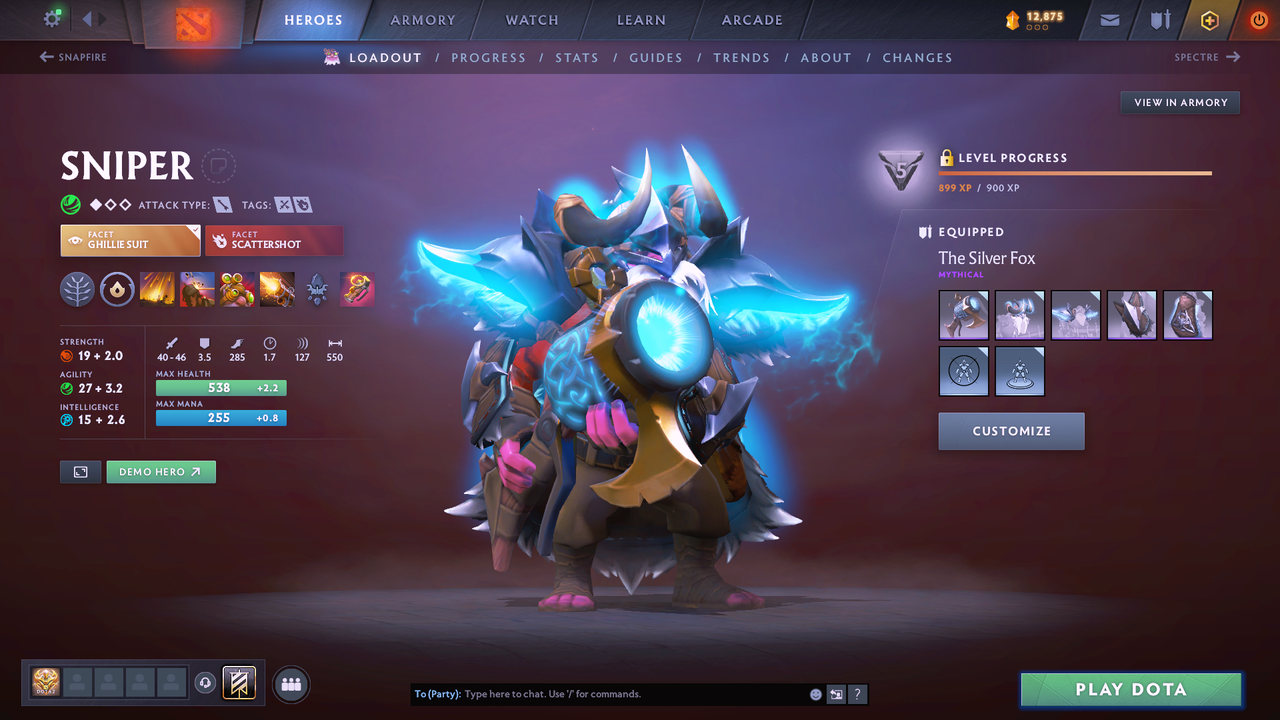Switch to the STATS tab
Image resolution: width=1280 pixels, height=720 pixels.
tap(577, 57)
